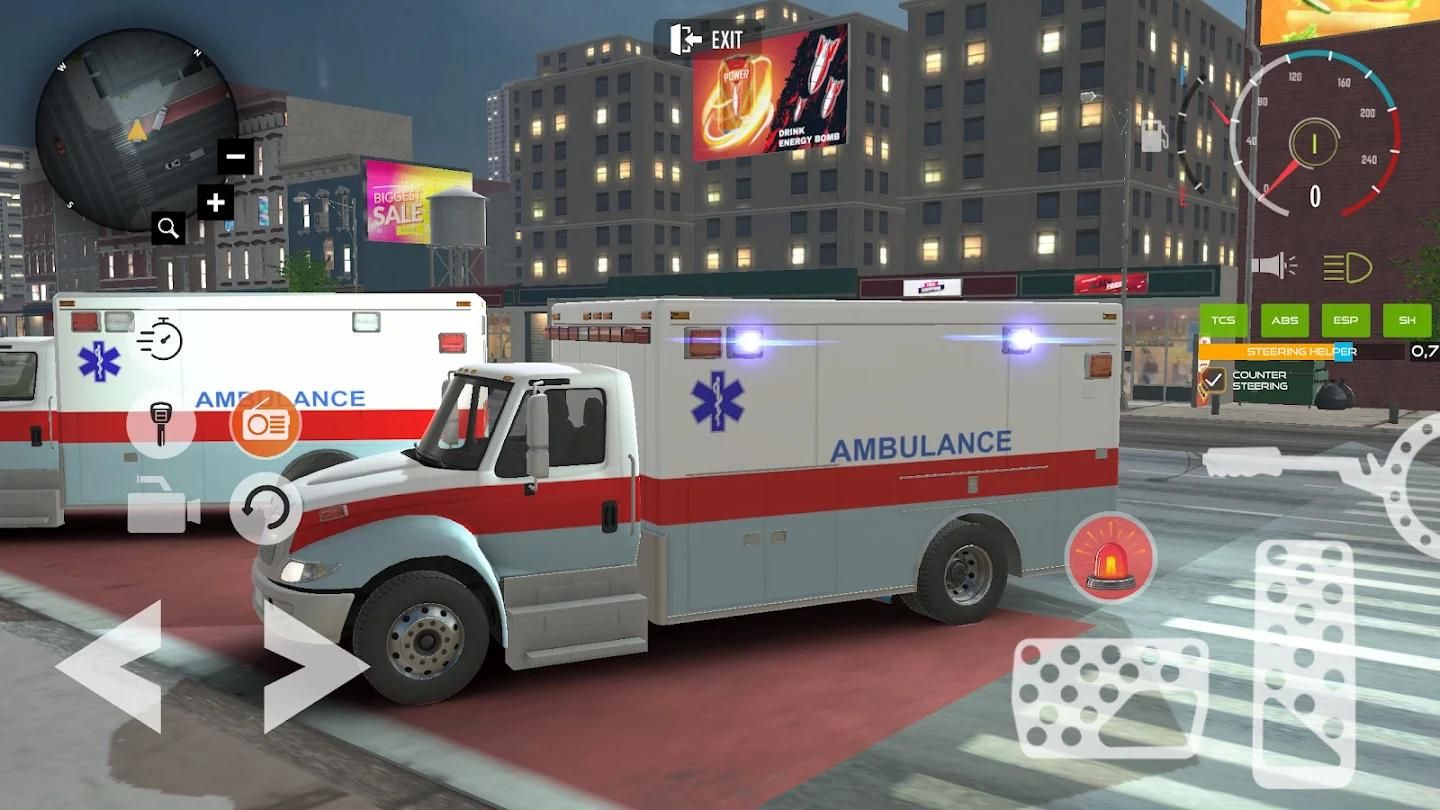Toggle the TCS traction control button

pyautogui.click(x=1223, y=320)
